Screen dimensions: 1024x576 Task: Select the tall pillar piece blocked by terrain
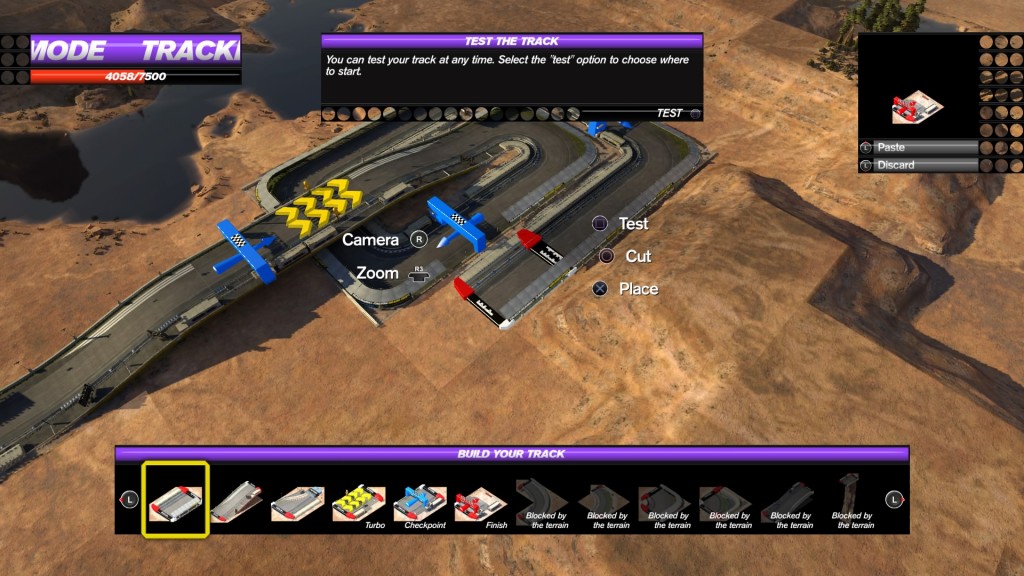pyautogui.click(x=851, y=499)
